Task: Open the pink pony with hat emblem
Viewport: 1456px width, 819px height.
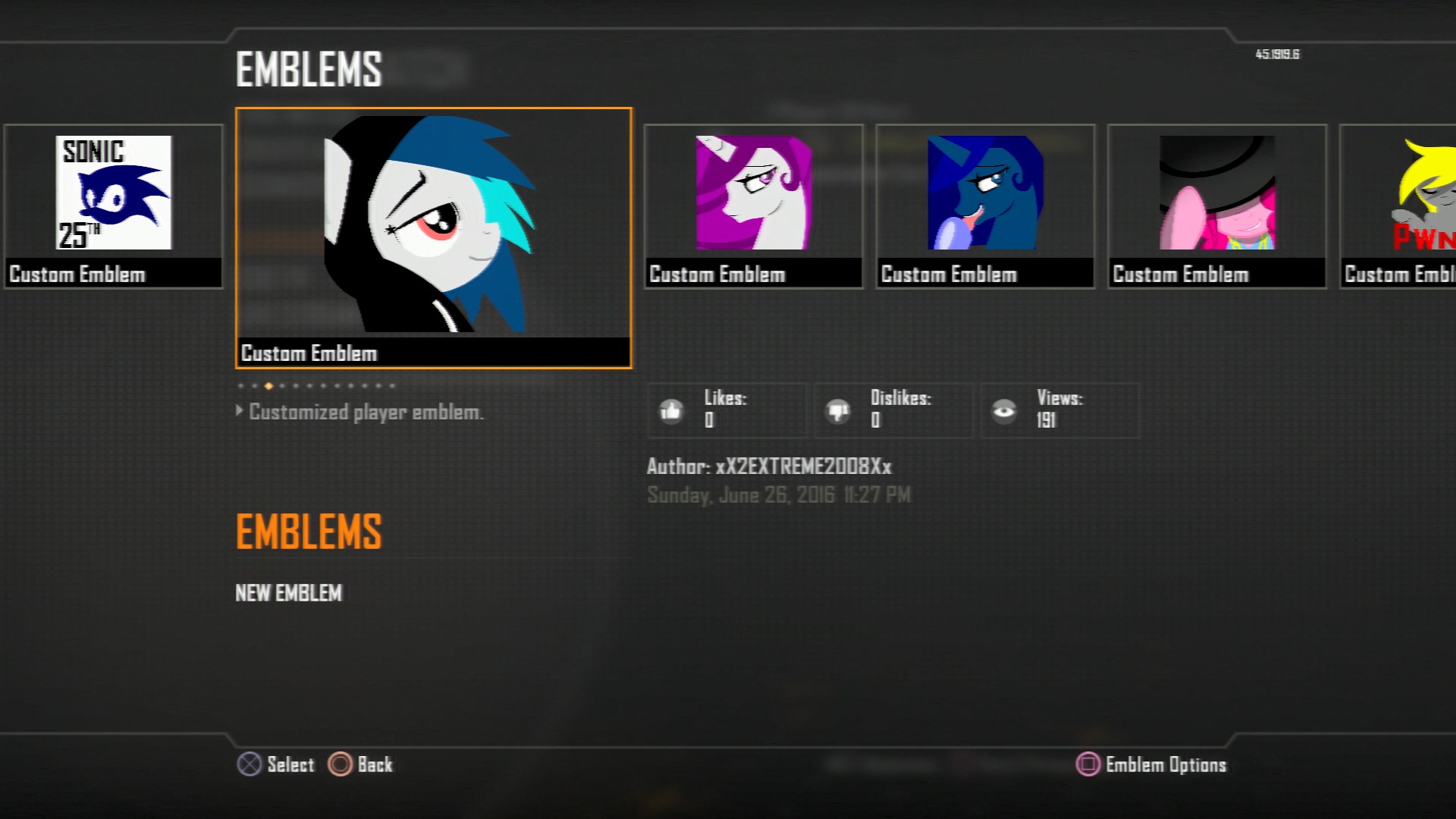Action: [x=1216, y=193]
